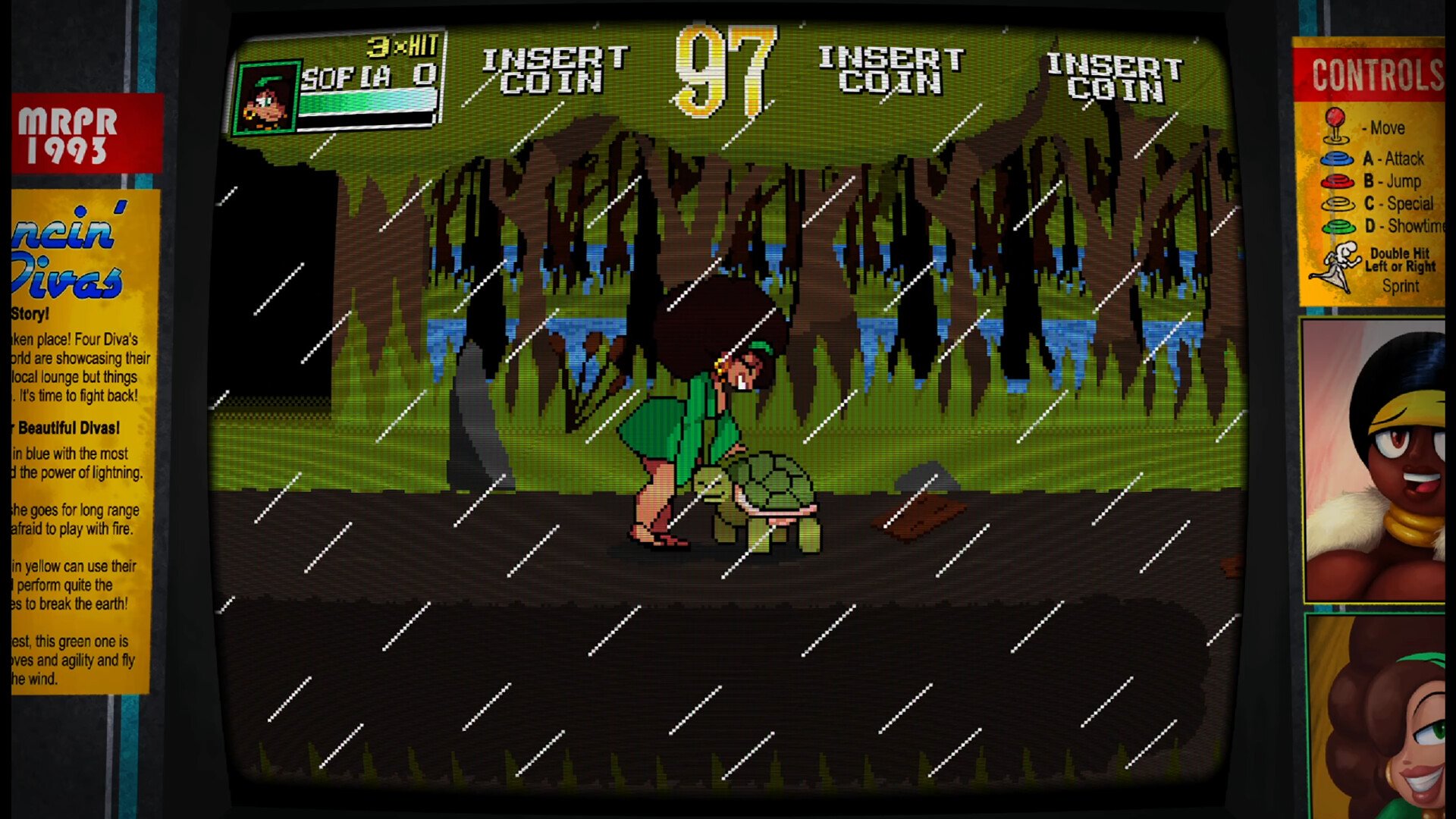Screen dimensions: 1456x819
Task: Click Sofia's character portrait in the HUD
Action: [266, 99]
